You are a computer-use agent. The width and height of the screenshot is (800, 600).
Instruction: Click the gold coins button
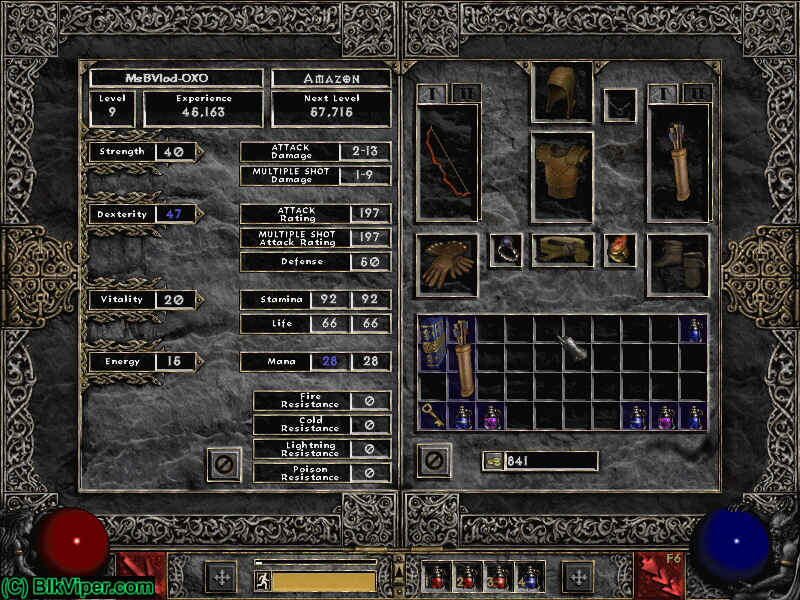coord(491,461)
